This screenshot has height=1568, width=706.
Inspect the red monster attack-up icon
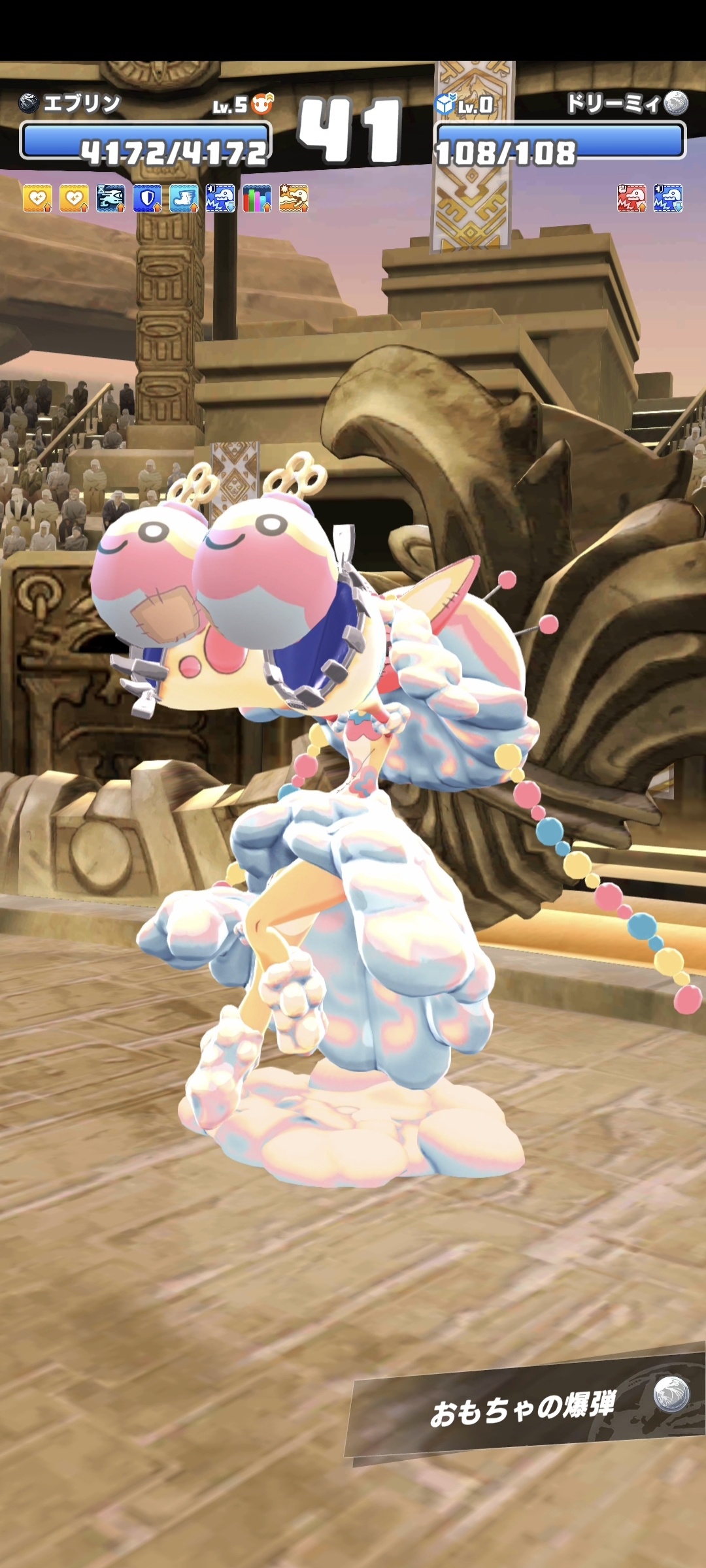pyautogui.click(x=631, y=198)
